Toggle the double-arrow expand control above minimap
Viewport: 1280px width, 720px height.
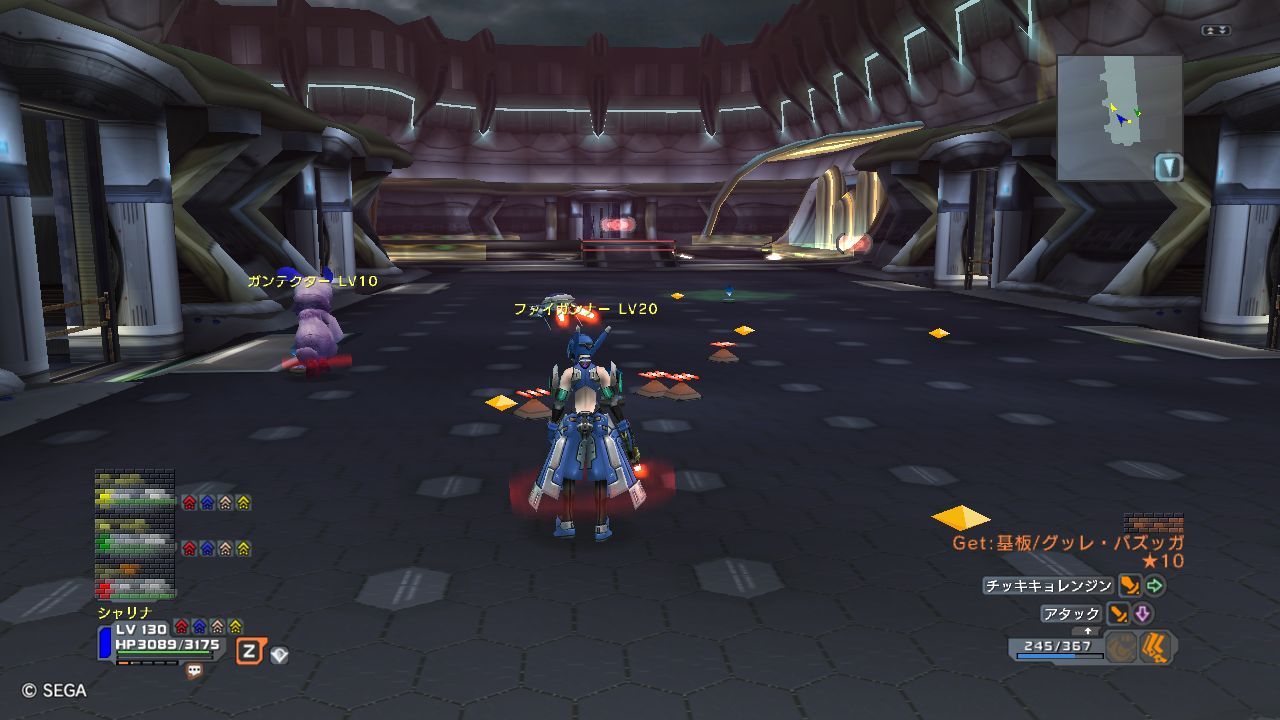pyautogui.click(x=1215, y=31)
